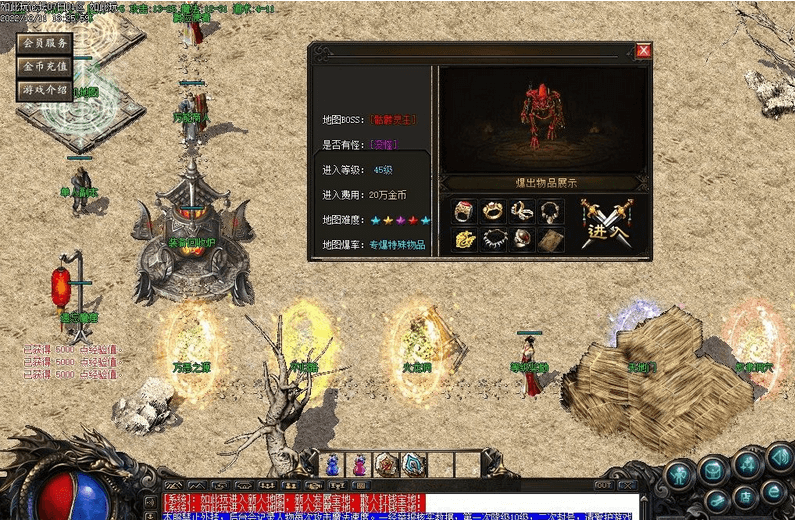This screenshot has height=520, width=795.
Task: Select the ruby ring drop item
Action: [x=464, y=211]
